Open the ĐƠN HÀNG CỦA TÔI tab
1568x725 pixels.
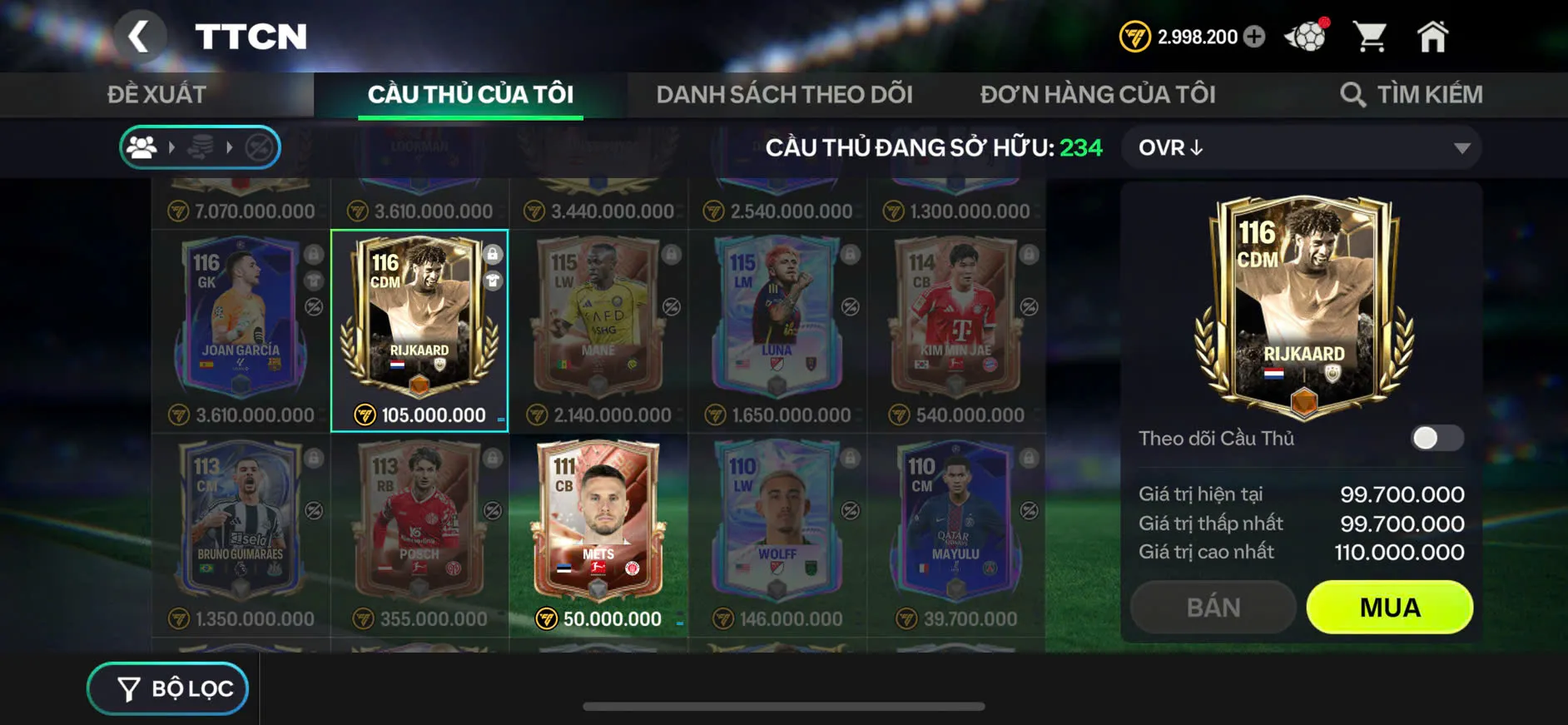1098,93
